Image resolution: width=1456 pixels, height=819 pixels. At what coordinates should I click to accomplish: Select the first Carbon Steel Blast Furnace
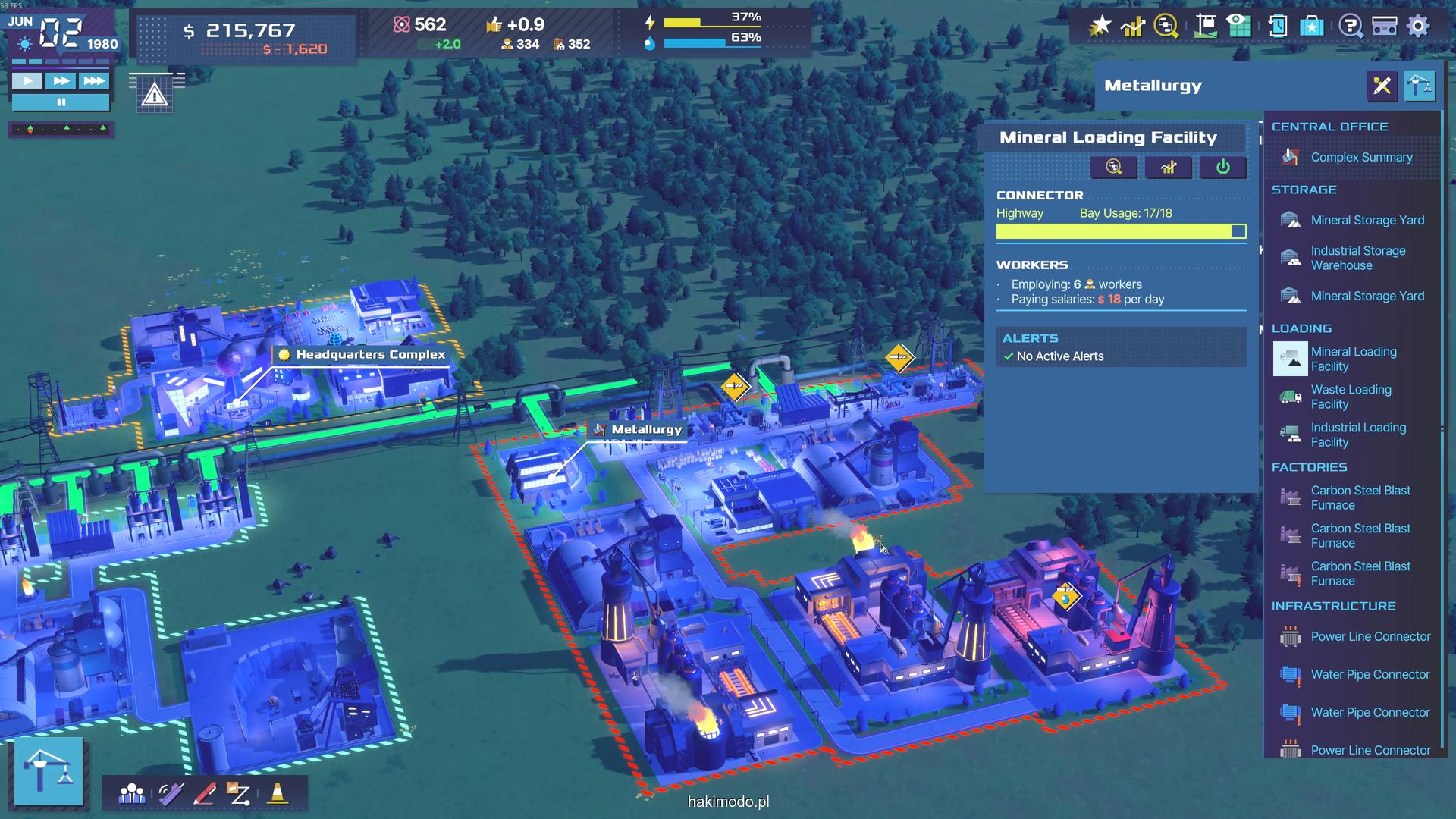click(1360, 498)
